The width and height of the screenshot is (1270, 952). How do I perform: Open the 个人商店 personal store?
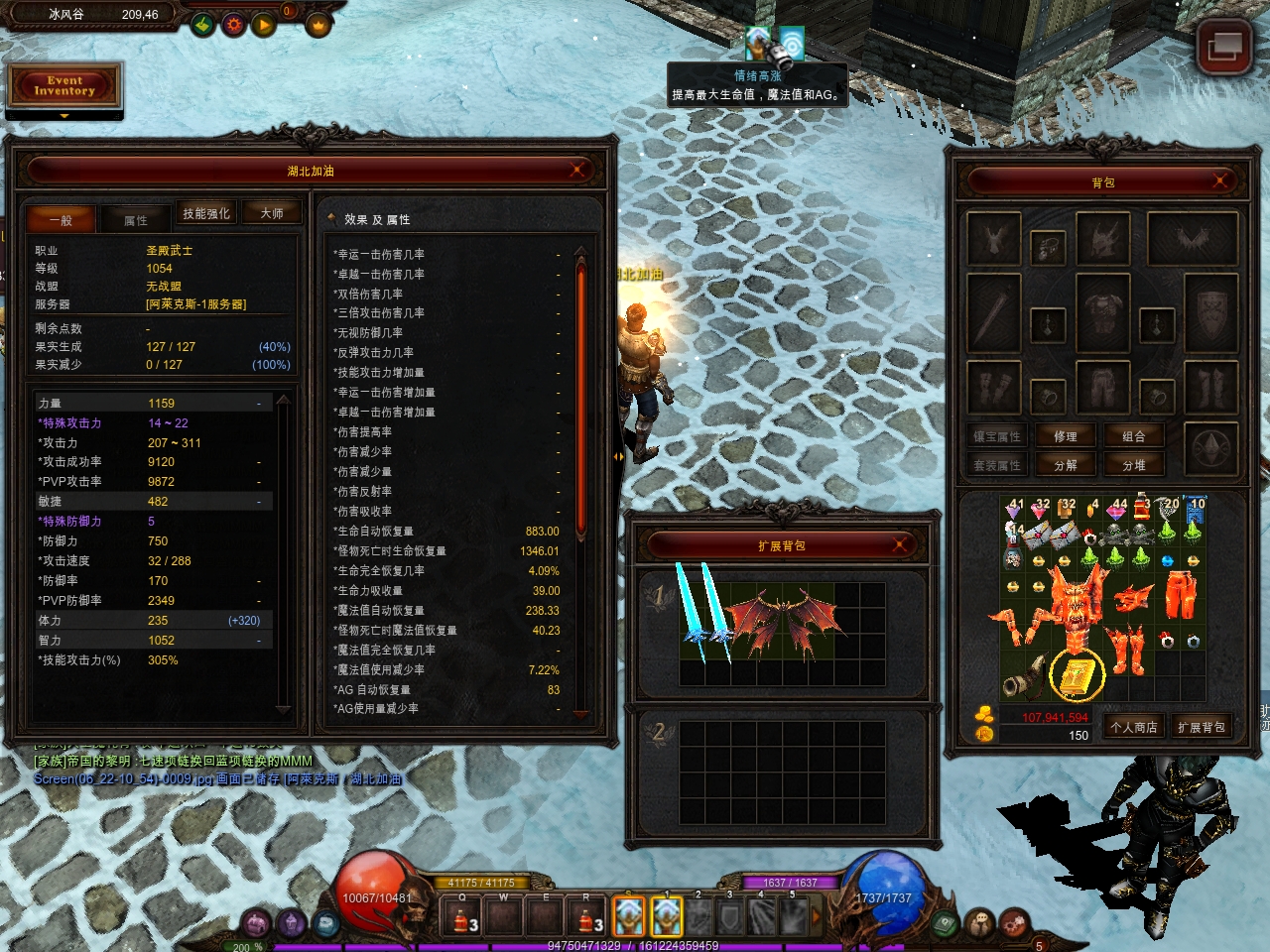(x=1133, y=727)
